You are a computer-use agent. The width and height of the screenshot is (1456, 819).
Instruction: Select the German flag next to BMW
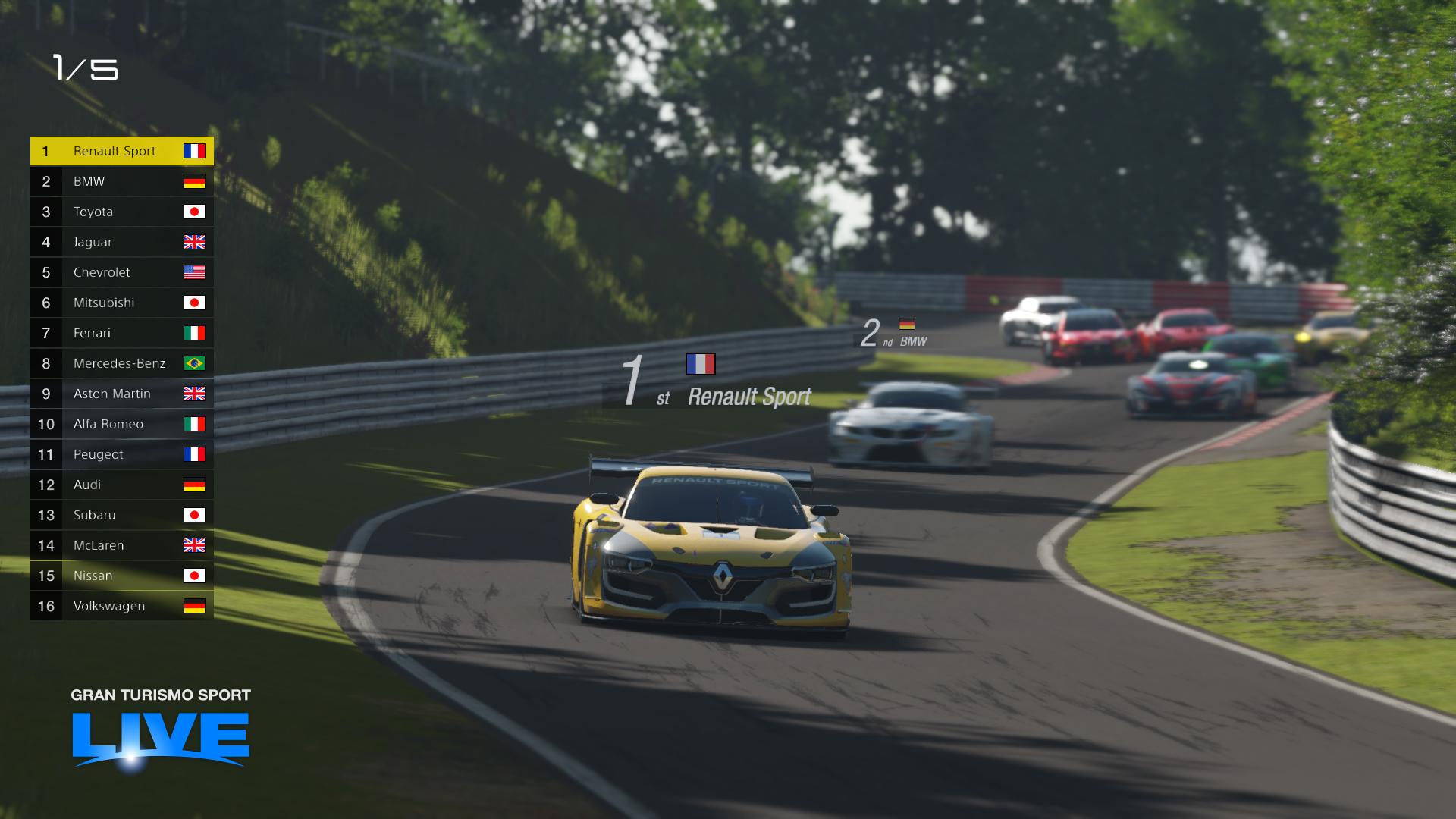click(196, 181)
